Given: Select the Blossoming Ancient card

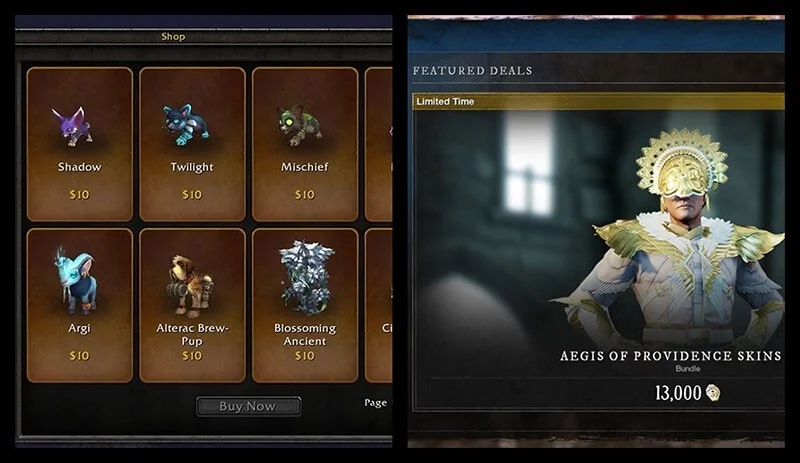Looking at the screenshot, I should (x=304, y=305).
